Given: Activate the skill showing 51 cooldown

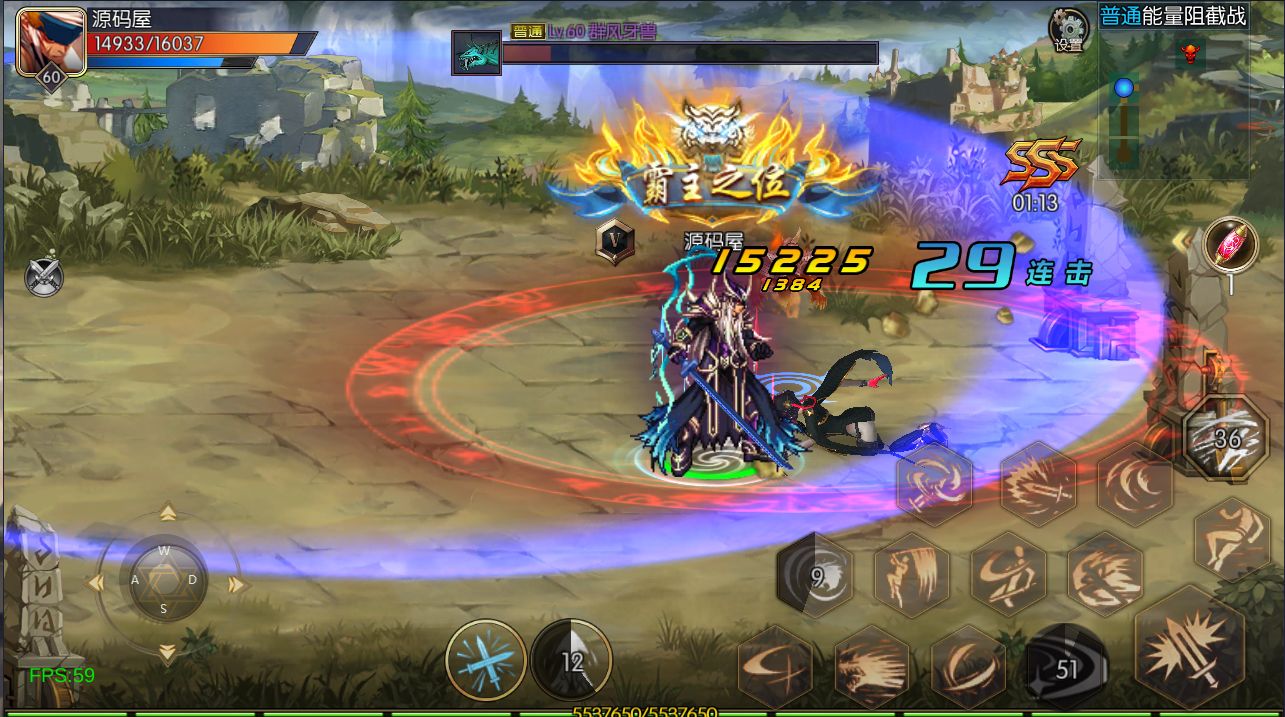Looking at the screenshot, I should [x=1067, y=667].
